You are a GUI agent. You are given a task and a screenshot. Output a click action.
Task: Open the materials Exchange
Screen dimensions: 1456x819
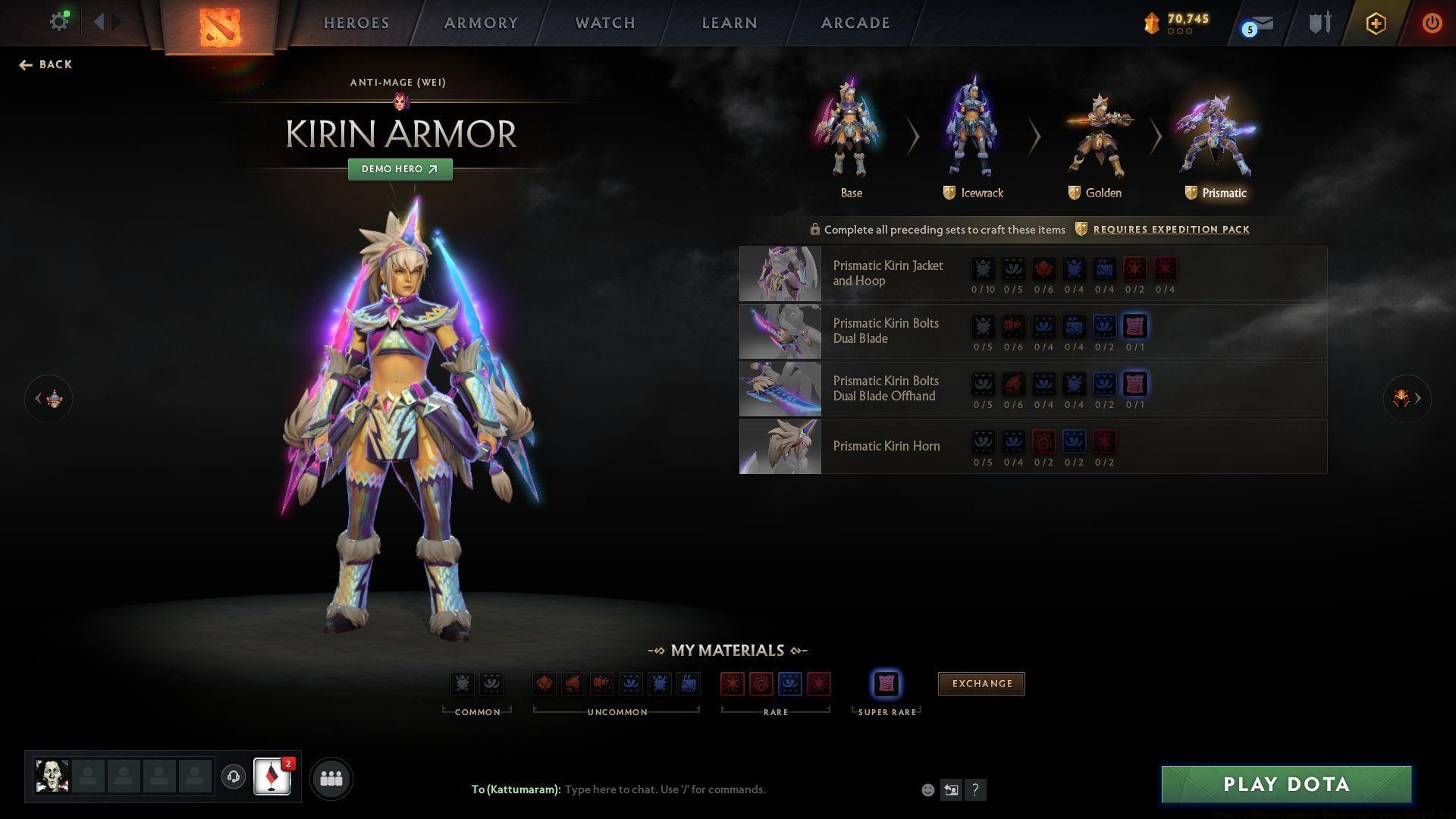981,684
